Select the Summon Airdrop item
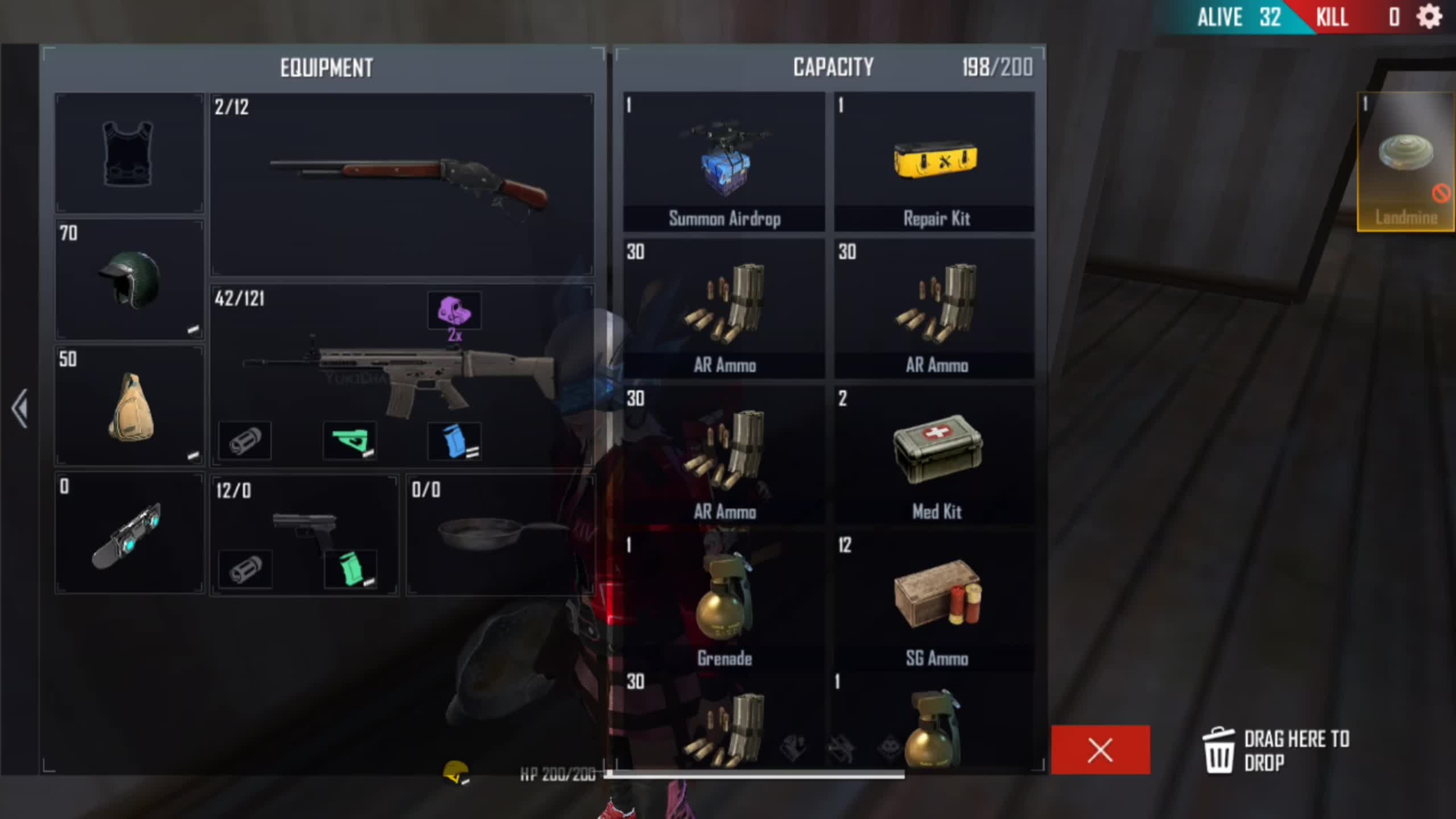This screenshot has height=819, width=1456. [724, 162]
